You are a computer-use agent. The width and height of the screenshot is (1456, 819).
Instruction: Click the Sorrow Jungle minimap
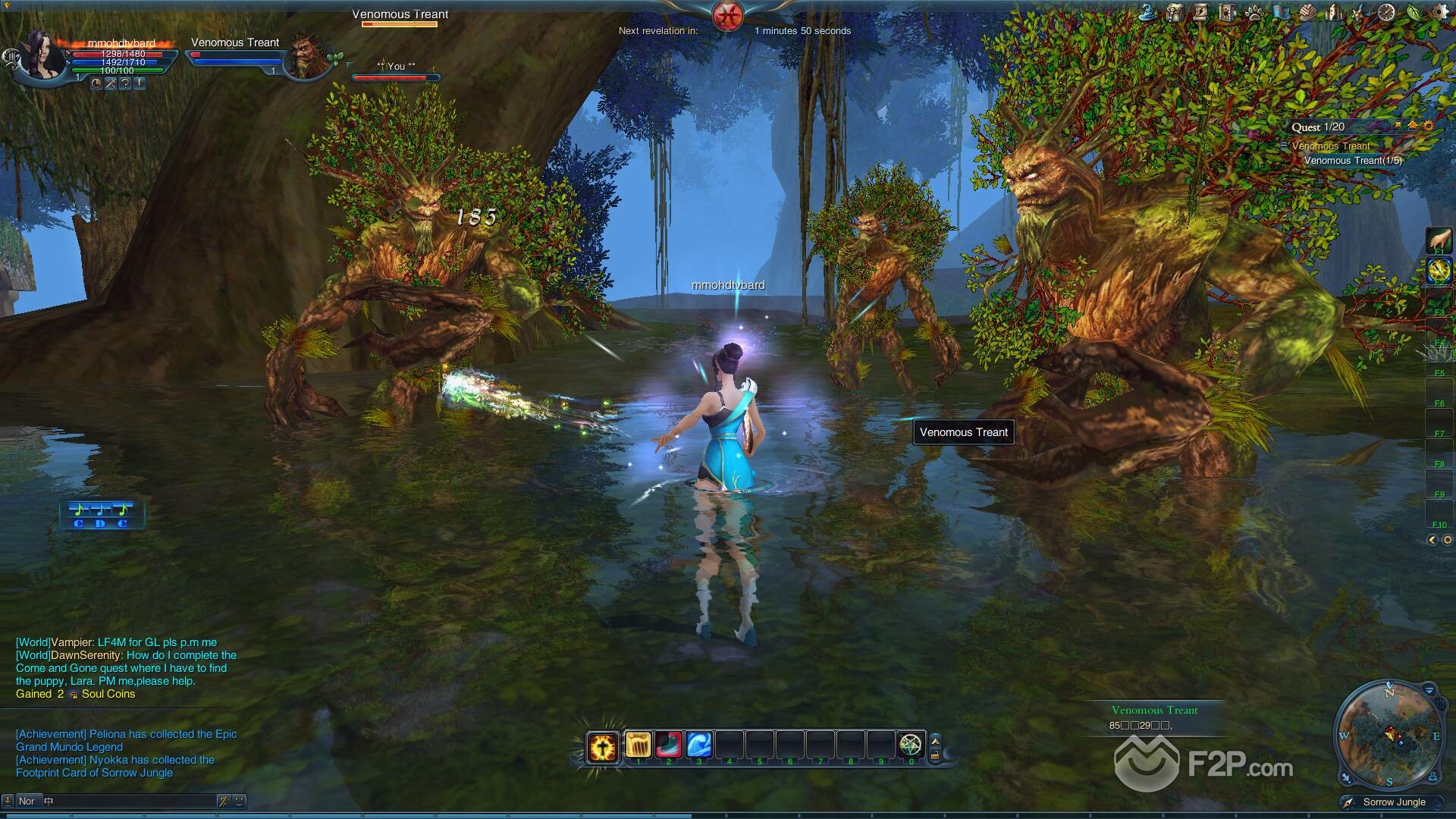(x=1389, y=735)
